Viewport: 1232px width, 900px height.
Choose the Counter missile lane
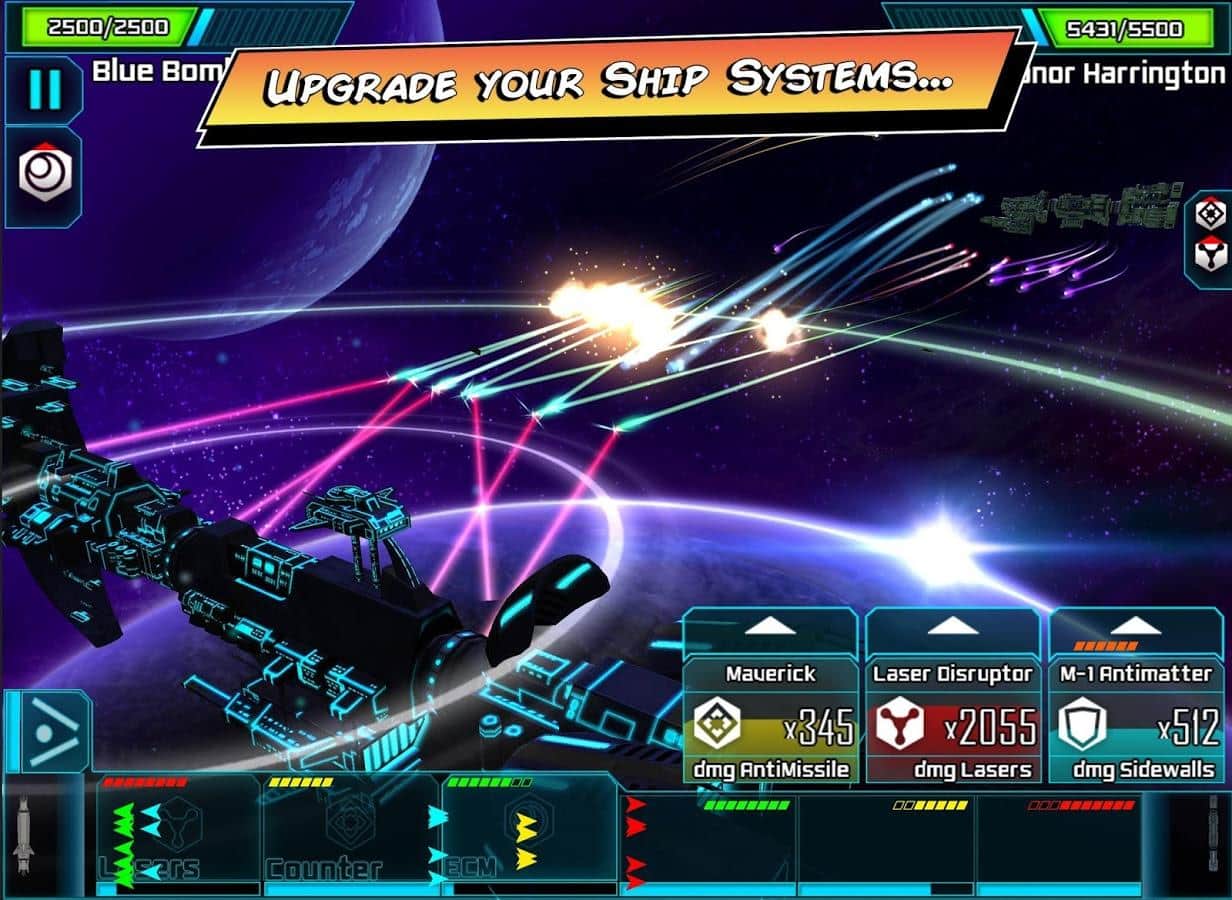(x=352, y=830)
